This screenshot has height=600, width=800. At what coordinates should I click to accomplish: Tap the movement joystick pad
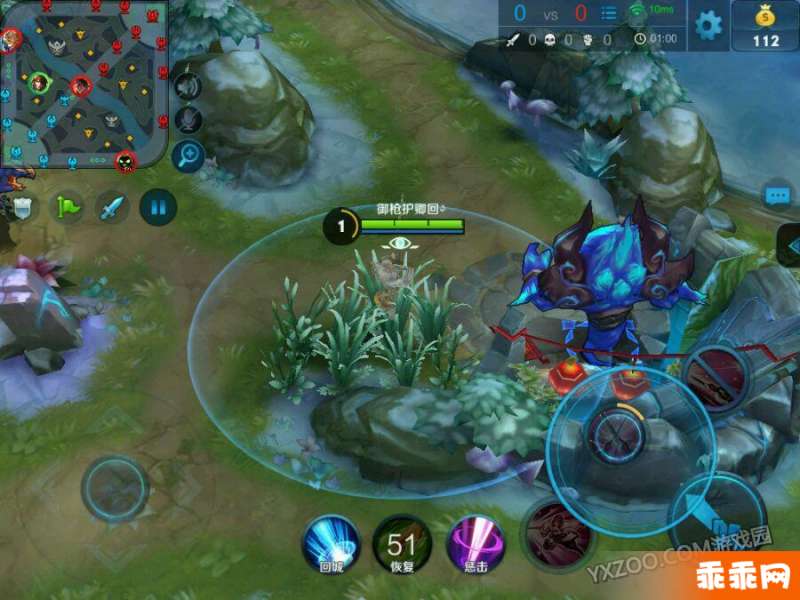pyautogui.click(x=115, y=489)
